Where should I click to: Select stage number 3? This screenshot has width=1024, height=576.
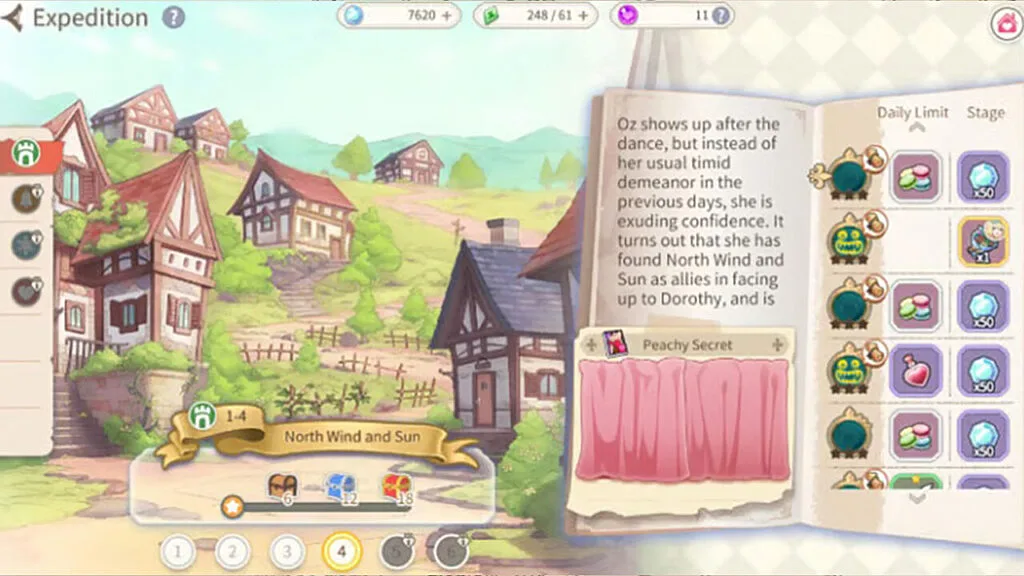(288, 550)
